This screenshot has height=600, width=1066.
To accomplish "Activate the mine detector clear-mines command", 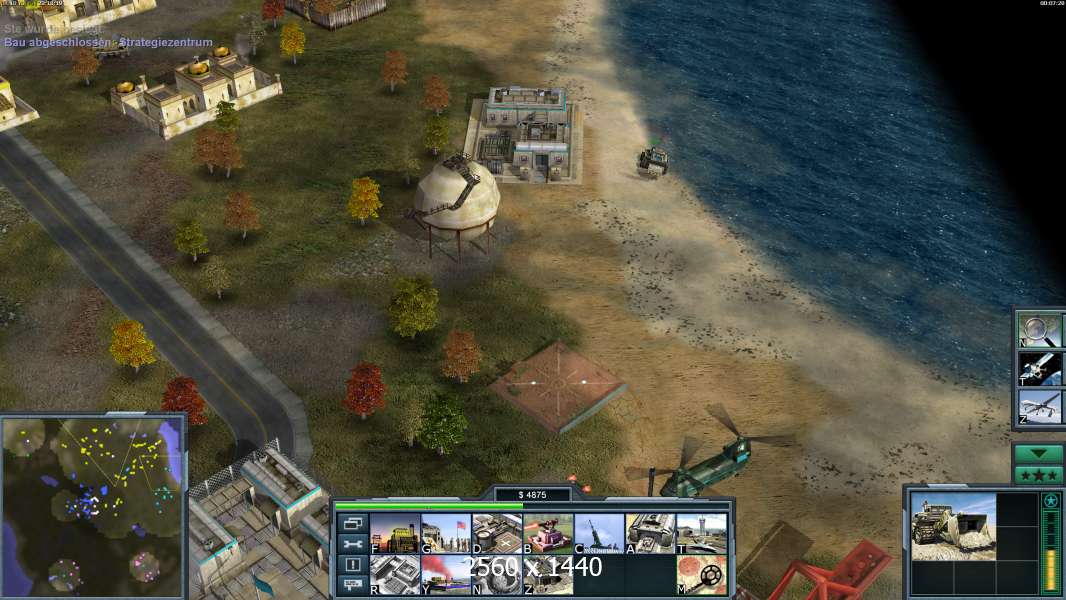I will (701, 574).
